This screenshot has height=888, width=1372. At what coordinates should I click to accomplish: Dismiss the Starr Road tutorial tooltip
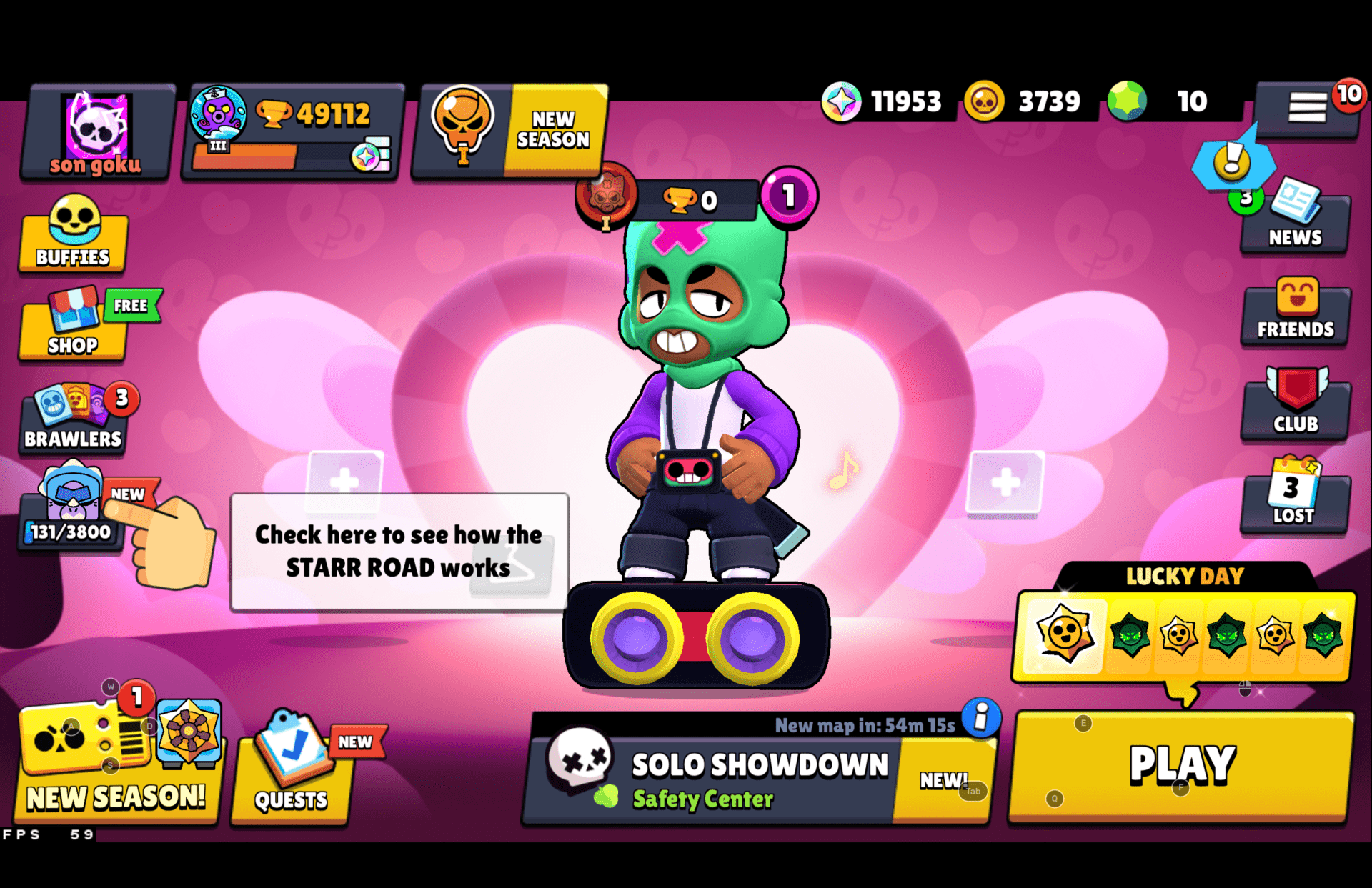[x=398, y=550]
